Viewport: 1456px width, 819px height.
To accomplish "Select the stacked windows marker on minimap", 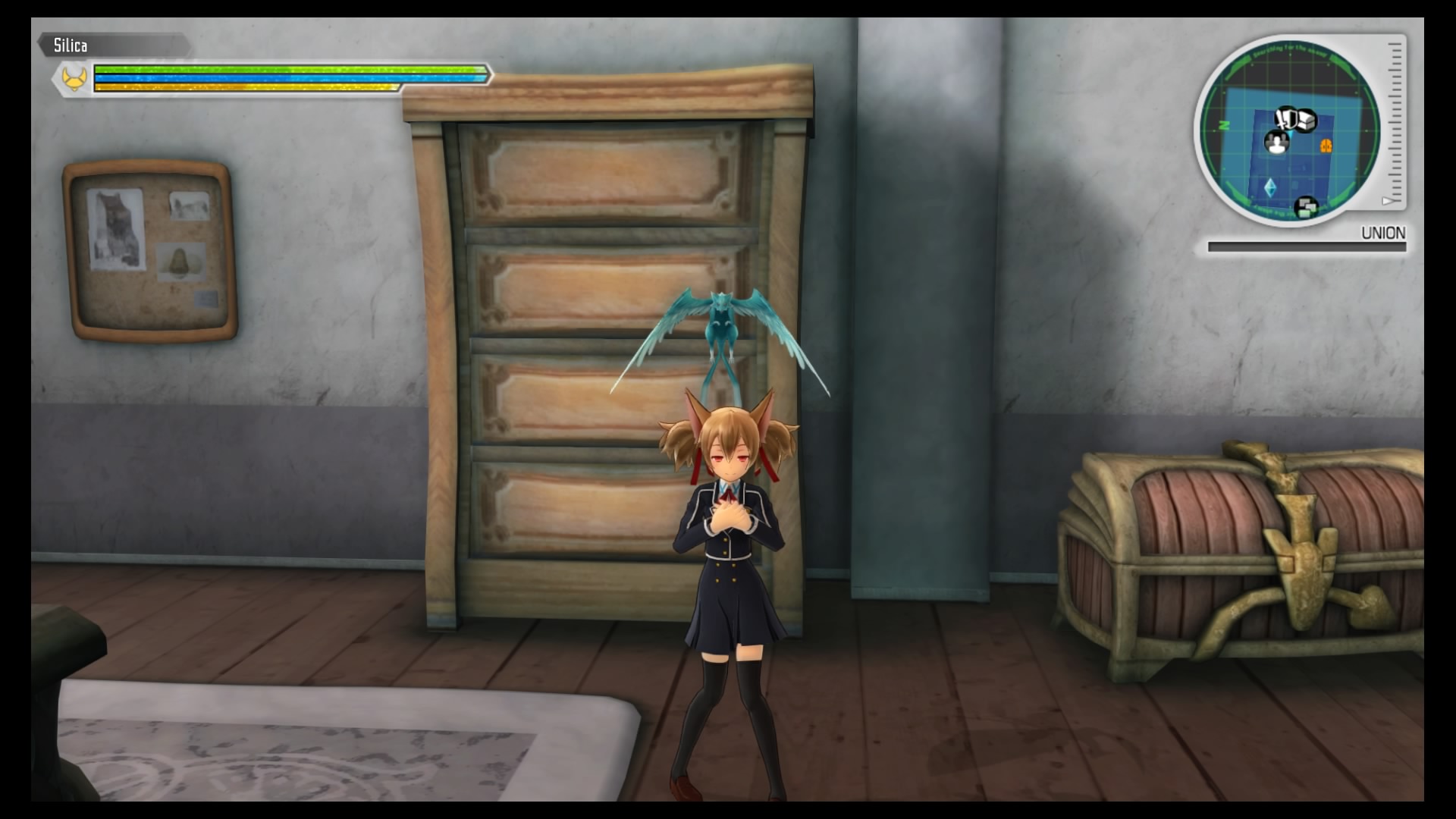I will point(1305,206).
